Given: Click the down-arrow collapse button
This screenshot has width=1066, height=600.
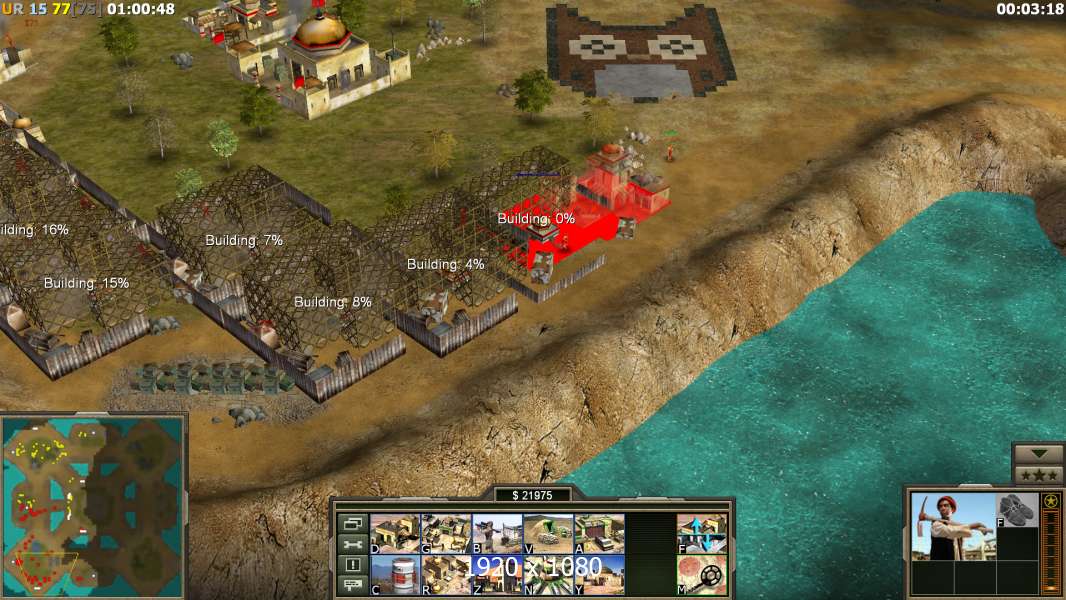Looking at the screenshot, I should (x=1039, y=454).
